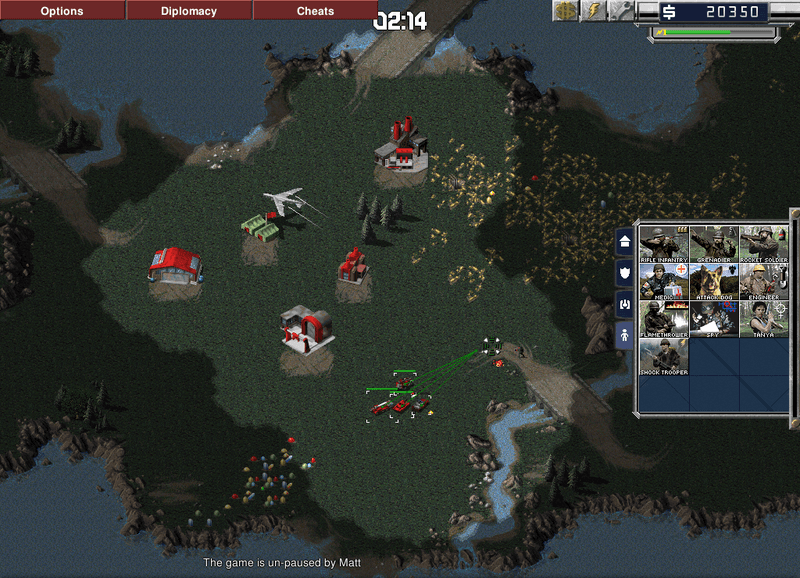The width and height of the screenshot is (800, 578).
Task: Queue a Grenadier unit
Action: tap(714, 244)
